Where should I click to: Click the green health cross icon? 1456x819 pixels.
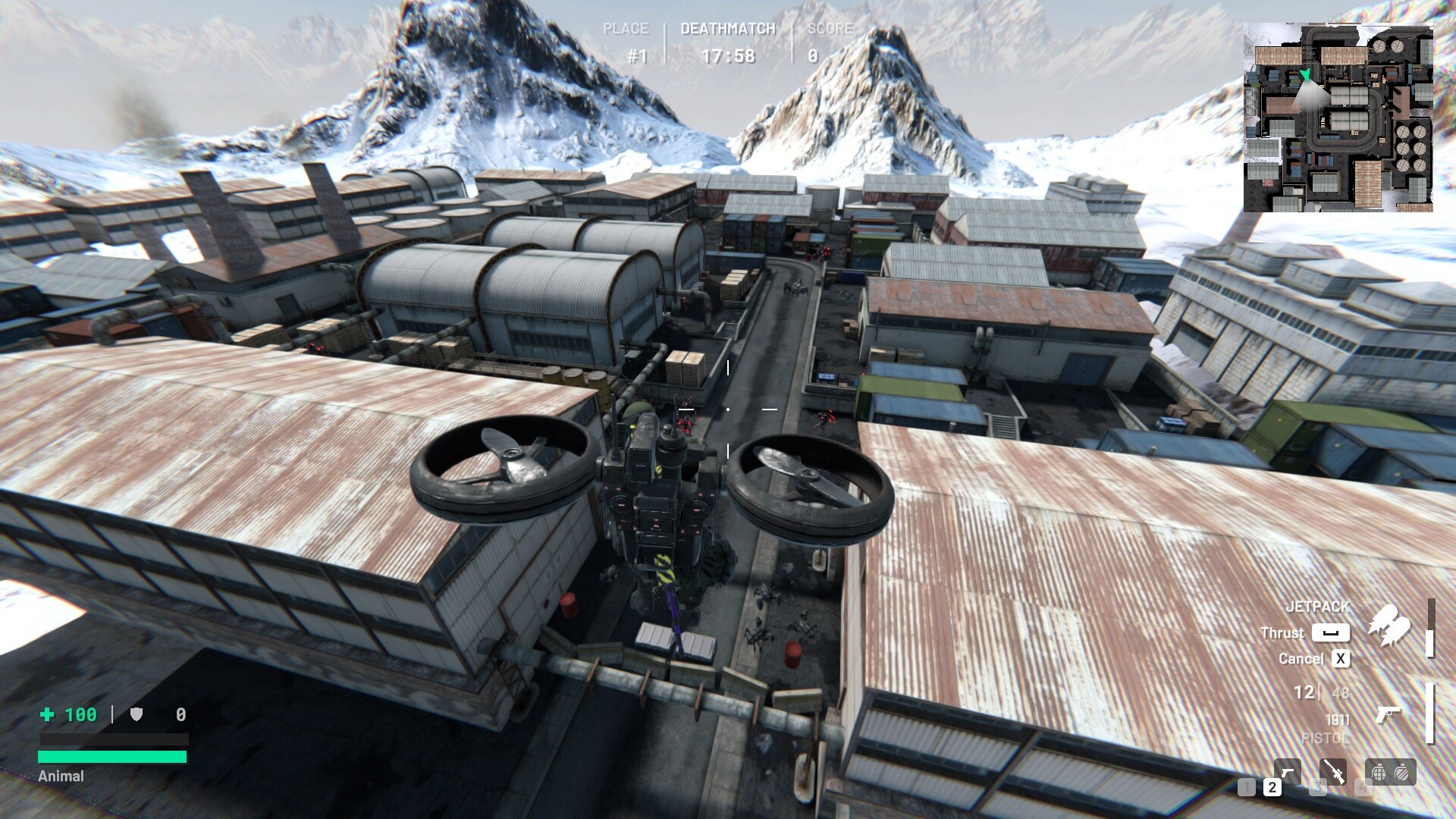(47, 714)
